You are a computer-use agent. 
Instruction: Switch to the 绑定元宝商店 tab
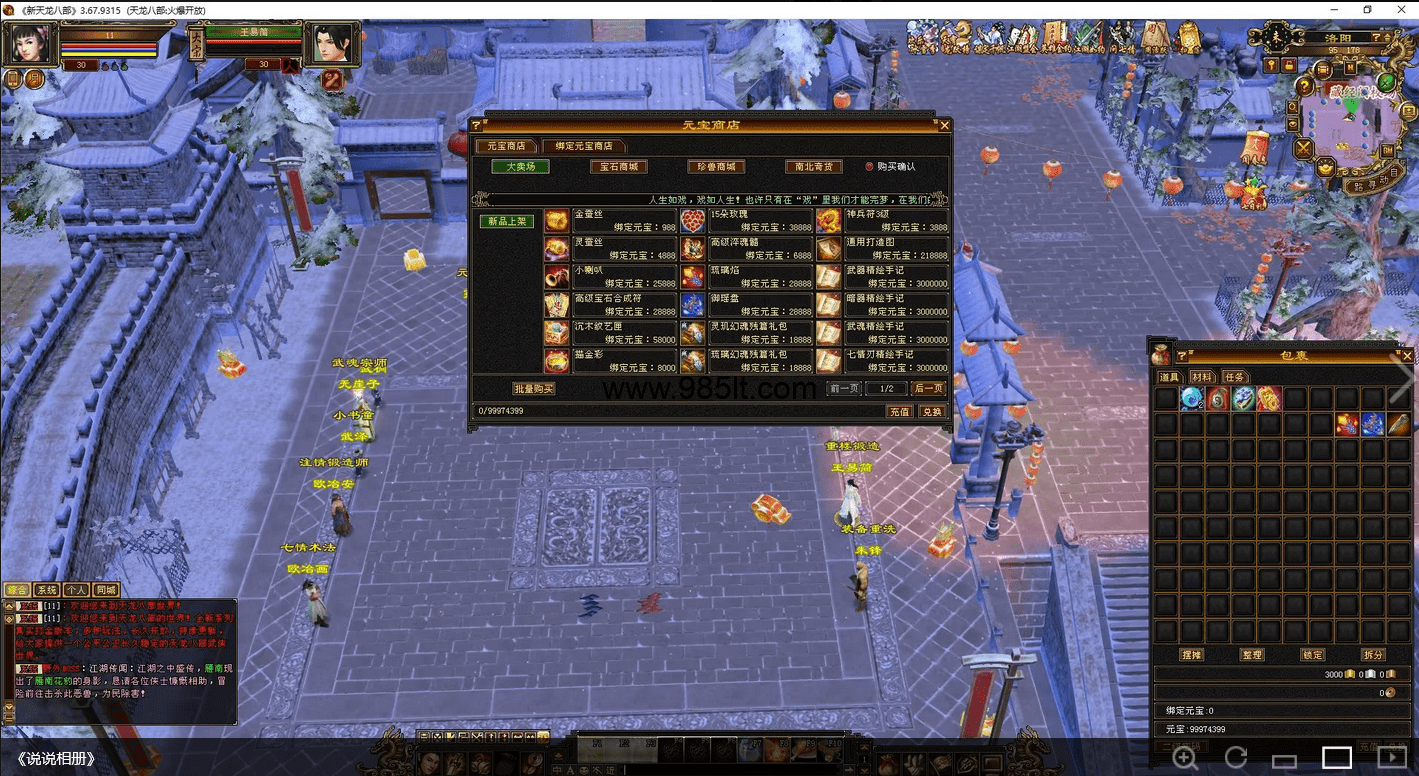click(584, 146)
